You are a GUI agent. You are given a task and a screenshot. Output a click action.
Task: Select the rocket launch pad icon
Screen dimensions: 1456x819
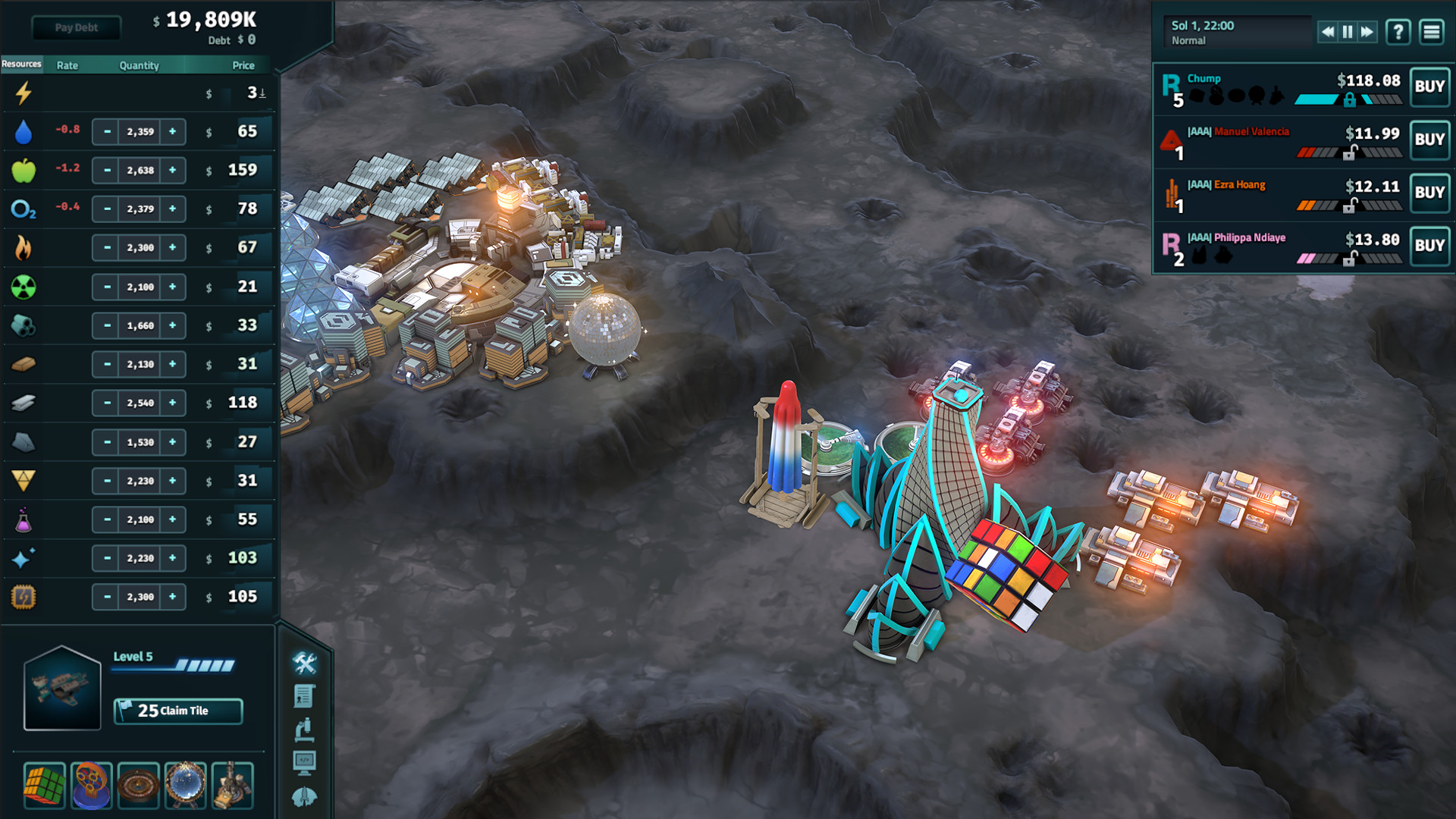point(305,796)
